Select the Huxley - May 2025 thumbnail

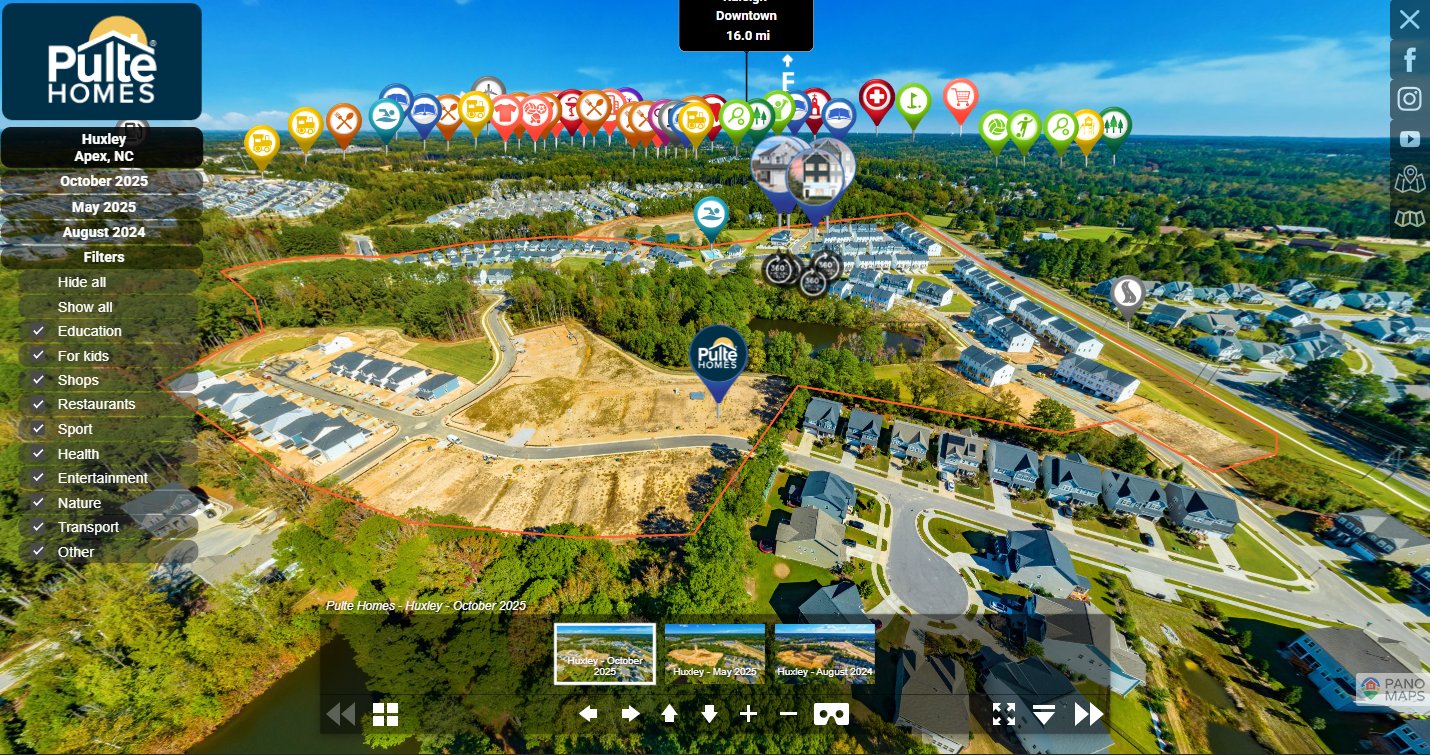tap(715, 653)
